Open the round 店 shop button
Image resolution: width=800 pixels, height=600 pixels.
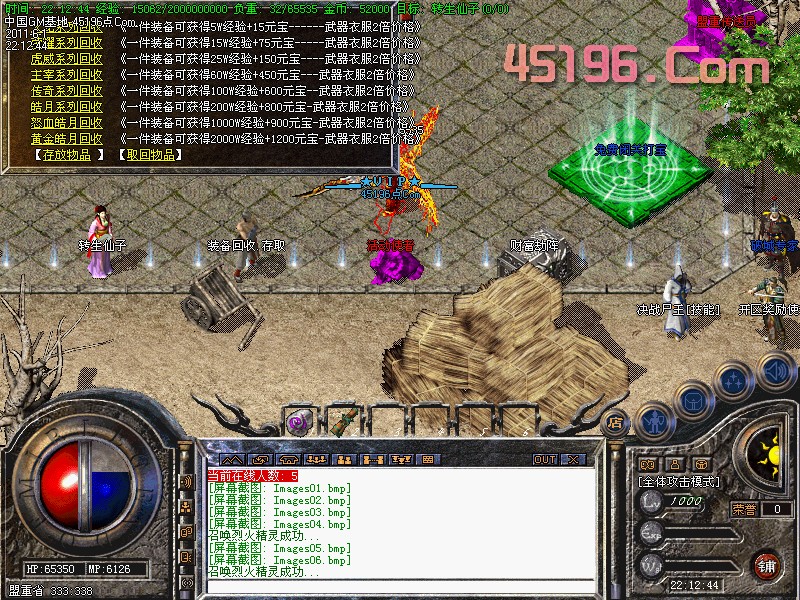[616, 421]
